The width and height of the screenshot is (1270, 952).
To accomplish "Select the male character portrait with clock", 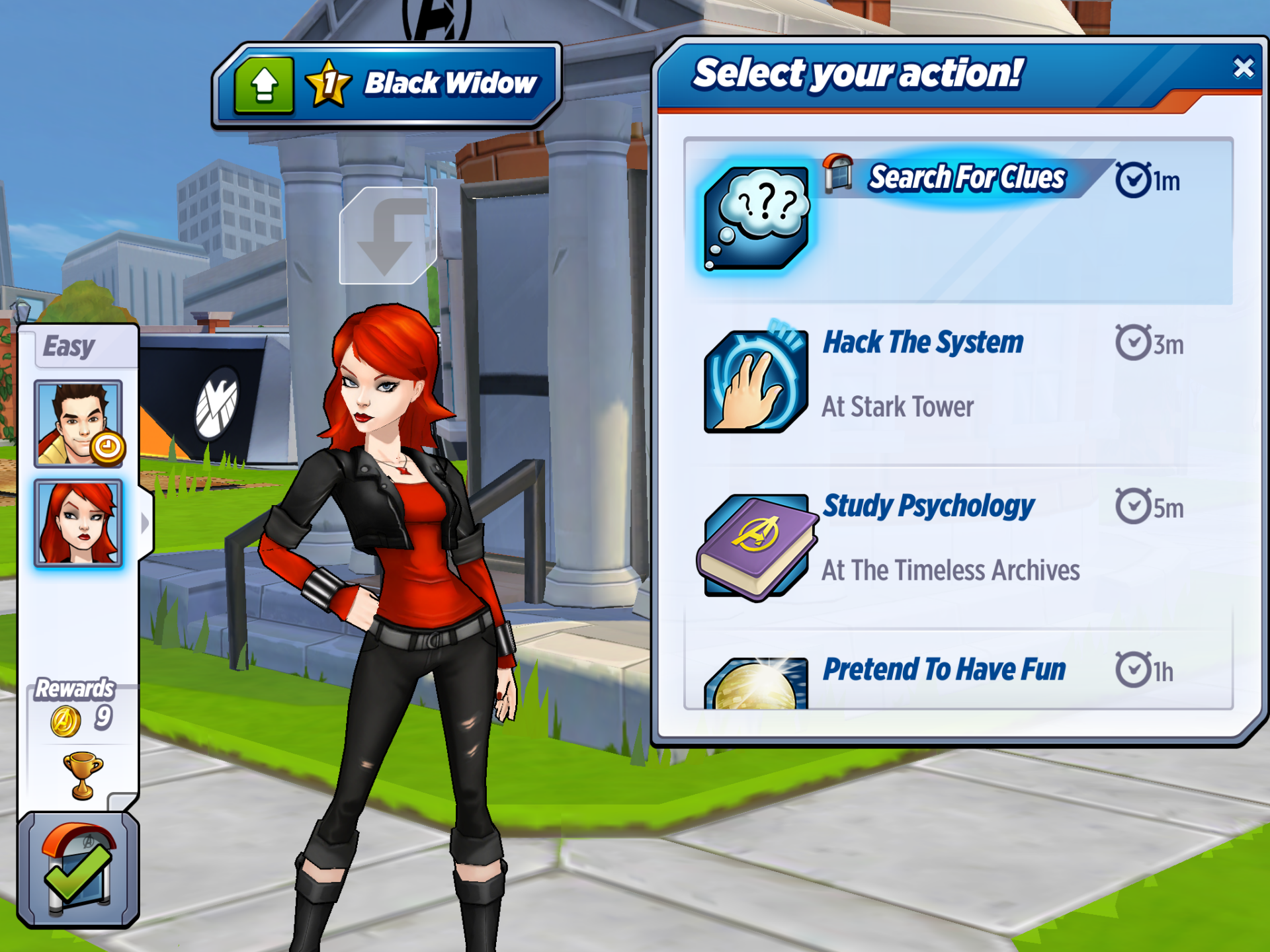I will 79,424.
